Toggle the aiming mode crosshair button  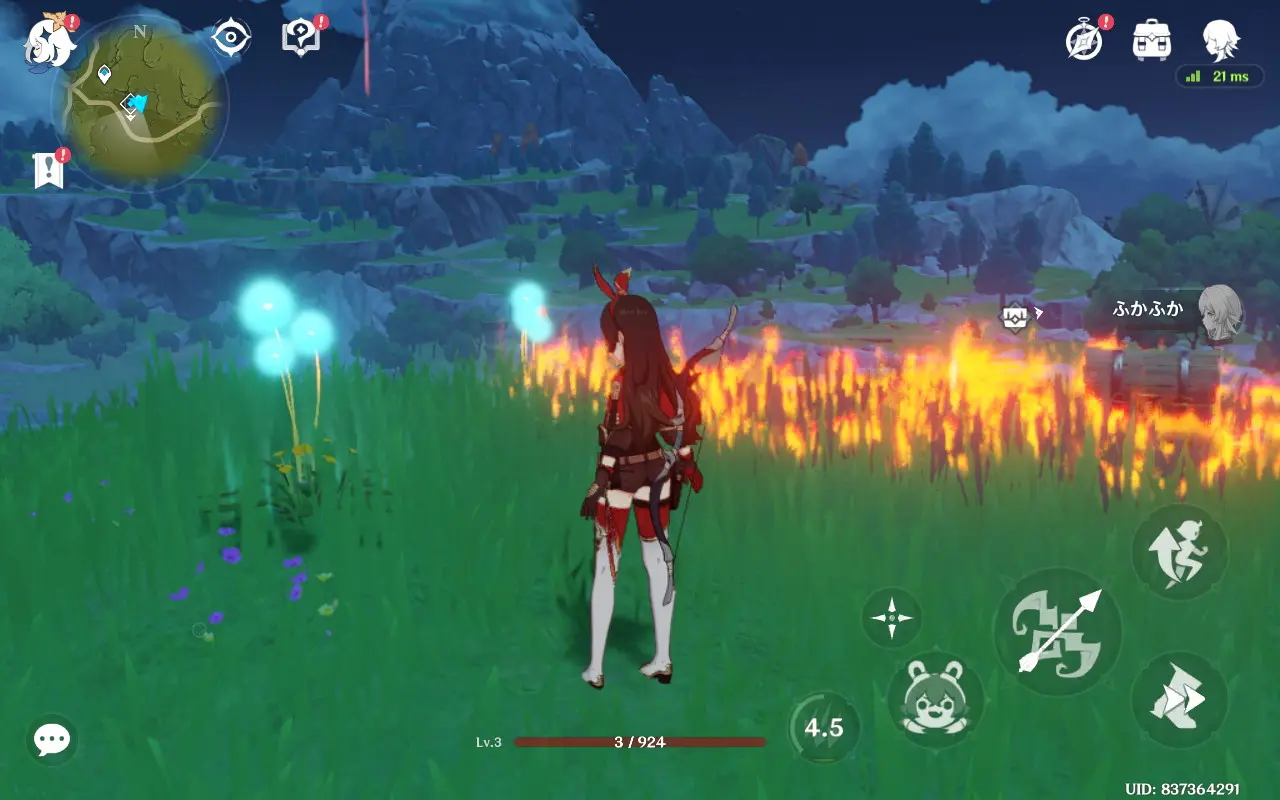pyautogui.click(x=891, y=617)
